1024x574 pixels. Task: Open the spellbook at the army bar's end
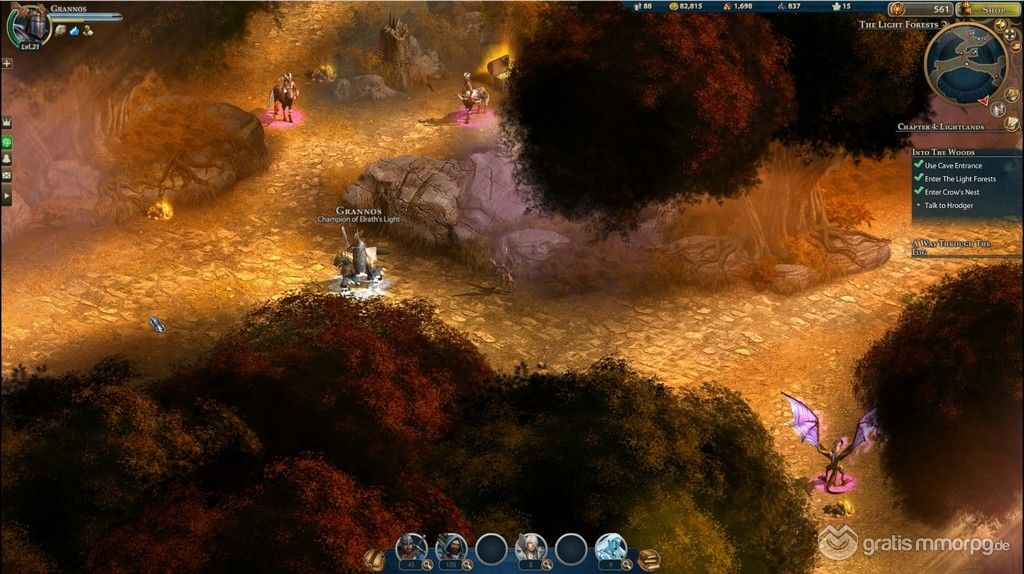click(x=649, y=558)
